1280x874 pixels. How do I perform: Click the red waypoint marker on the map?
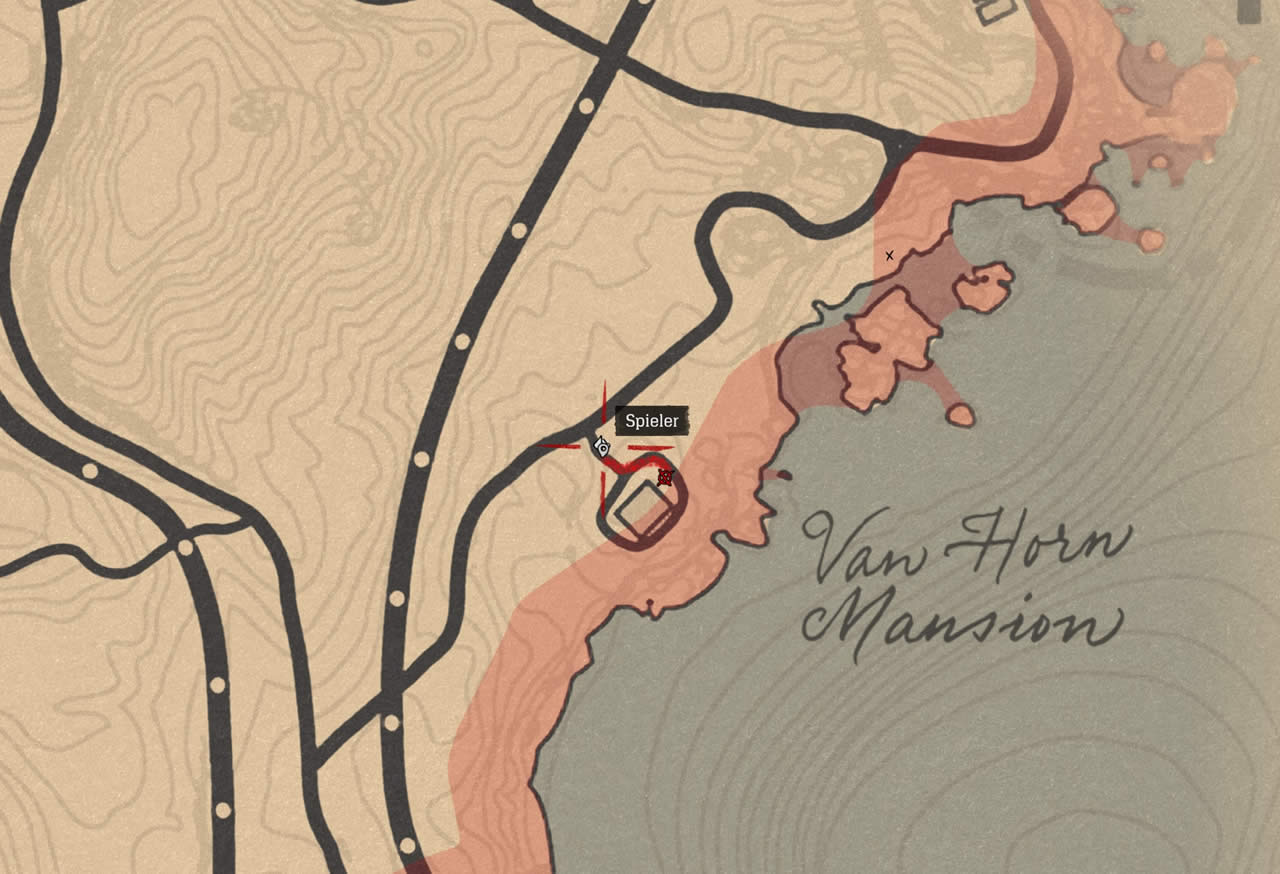(x=665, y=477)
